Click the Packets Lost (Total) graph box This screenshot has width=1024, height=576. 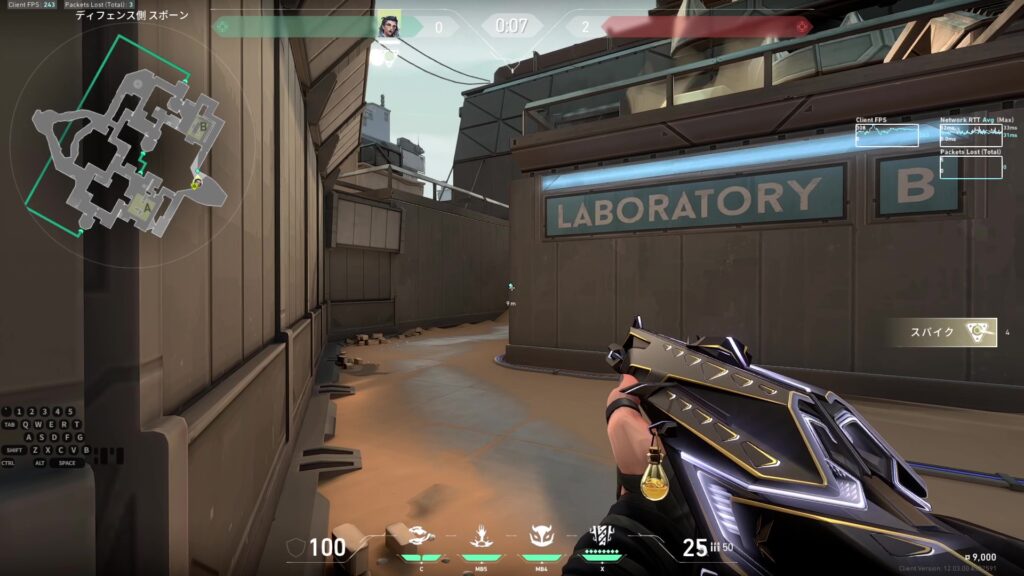[970, 167]
